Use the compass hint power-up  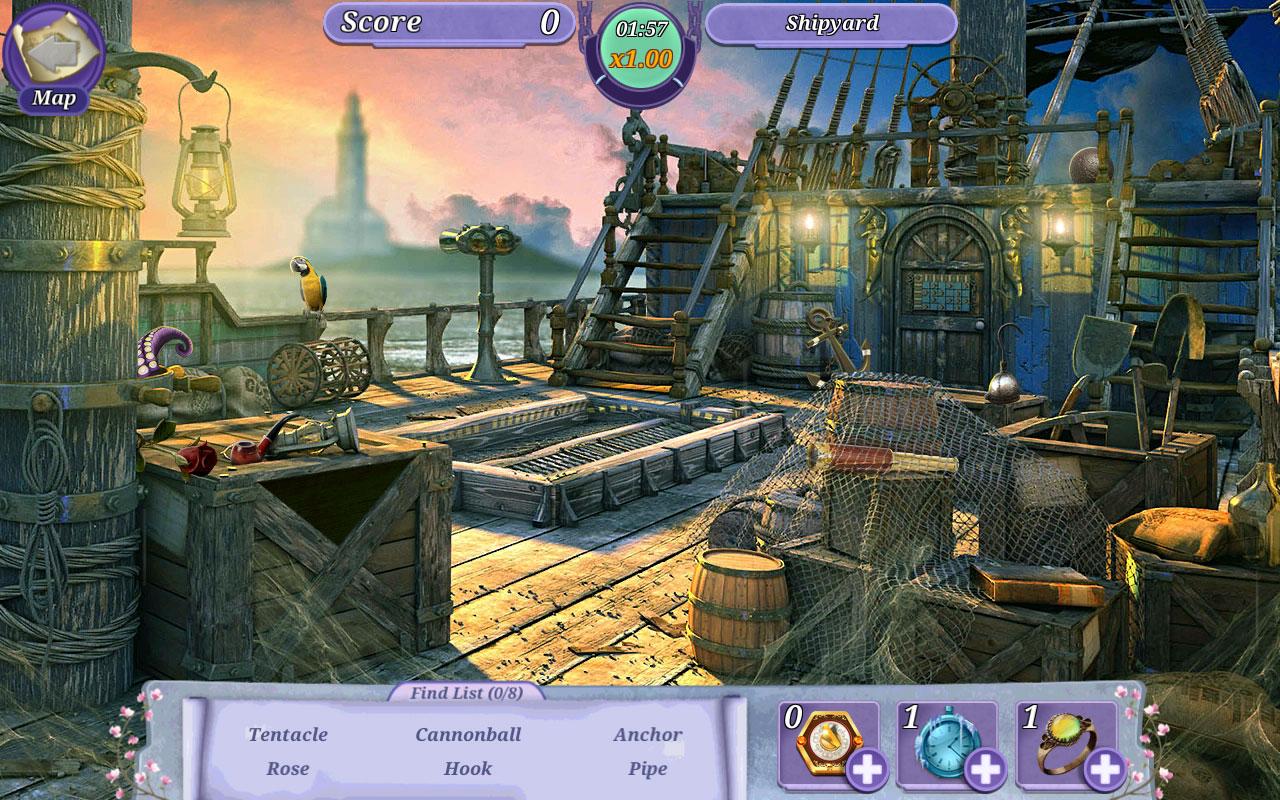[x=823, y=740]
